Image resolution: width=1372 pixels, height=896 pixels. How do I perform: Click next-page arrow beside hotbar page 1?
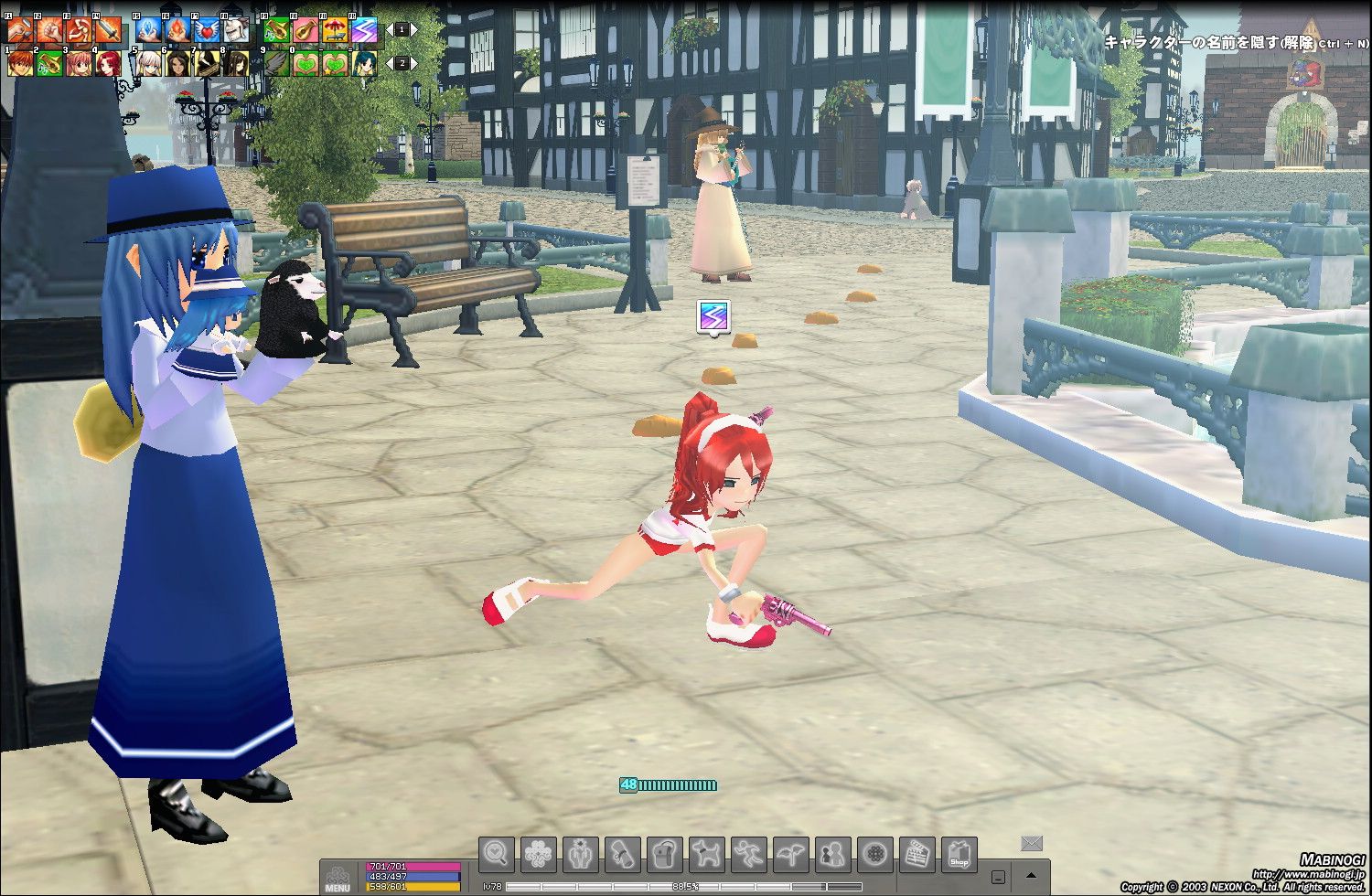click(414, 30)
